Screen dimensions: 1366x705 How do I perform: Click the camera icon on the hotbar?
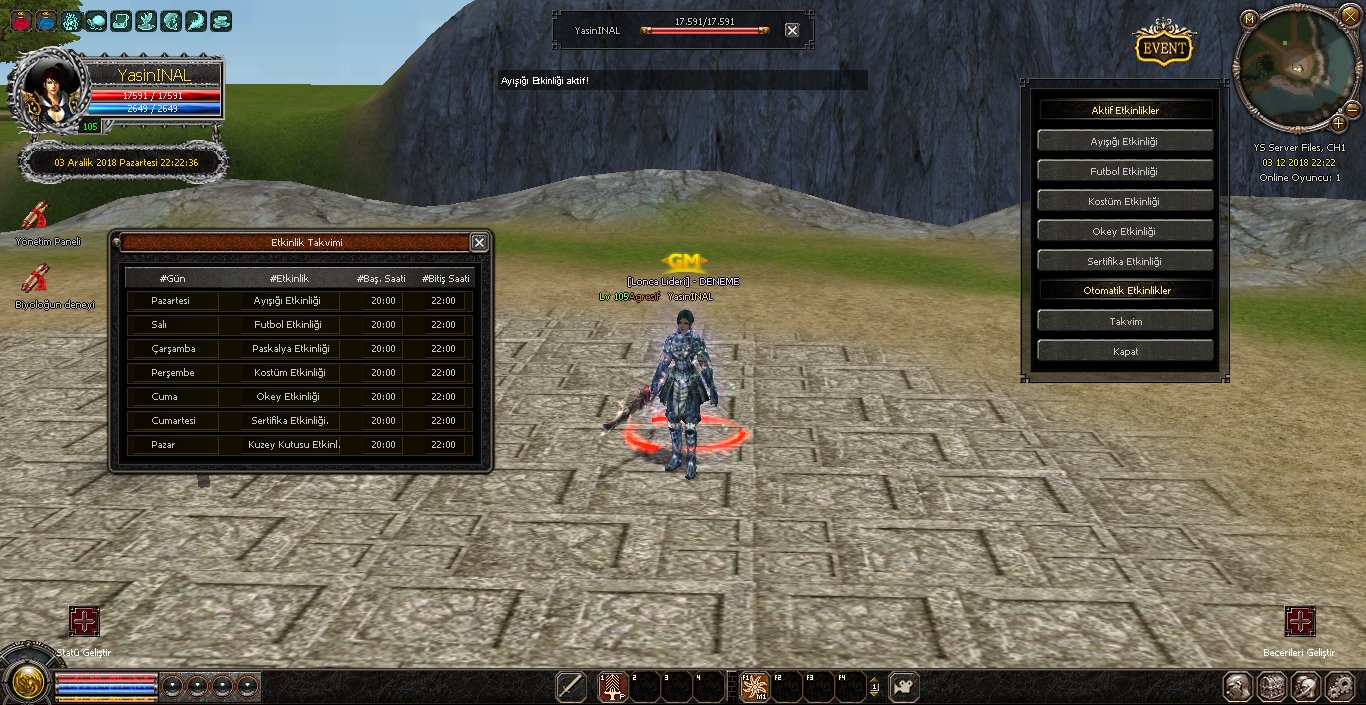point(904,687)
